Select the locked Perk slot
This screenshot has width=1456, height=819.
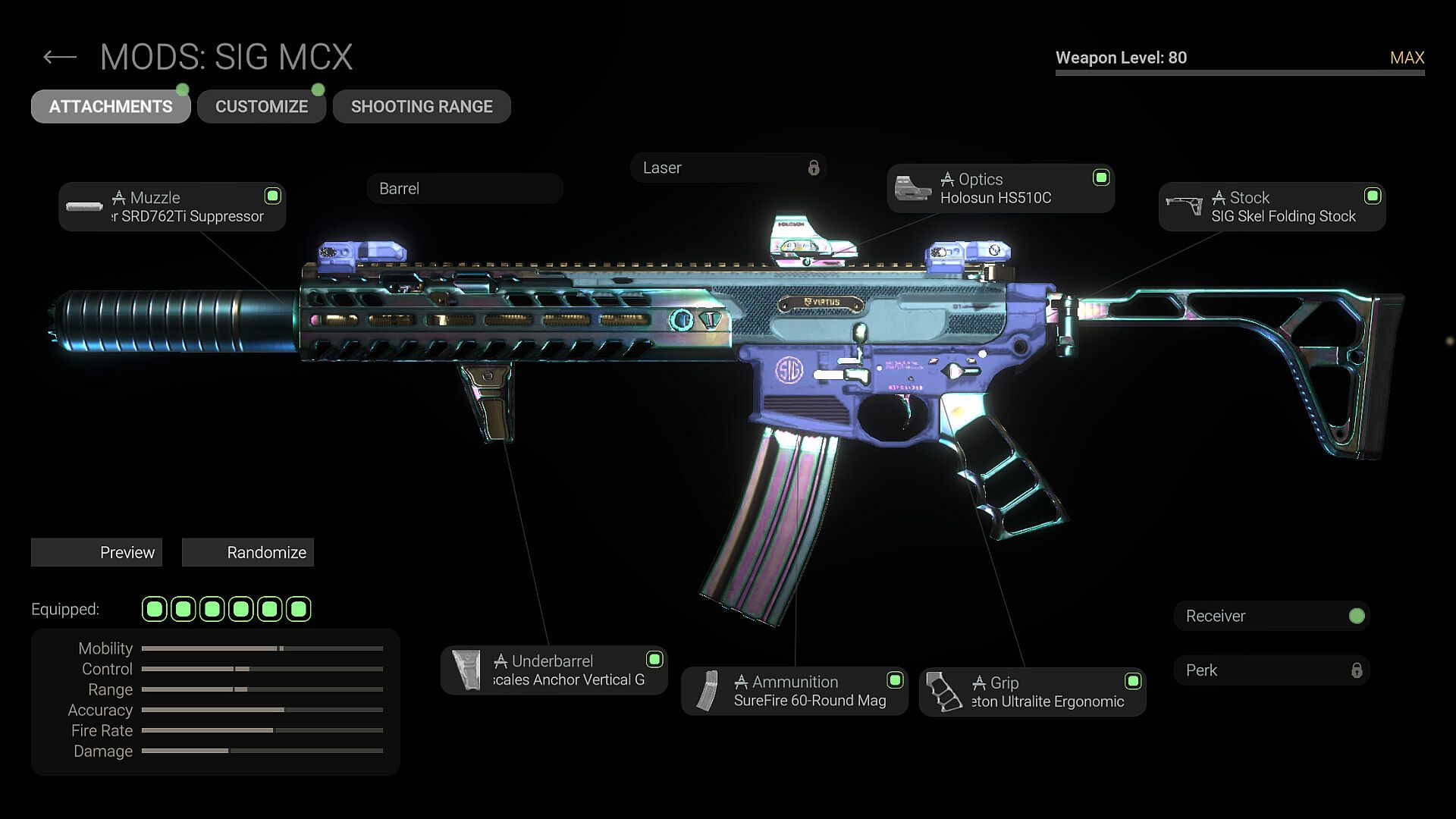point(1272,670)
